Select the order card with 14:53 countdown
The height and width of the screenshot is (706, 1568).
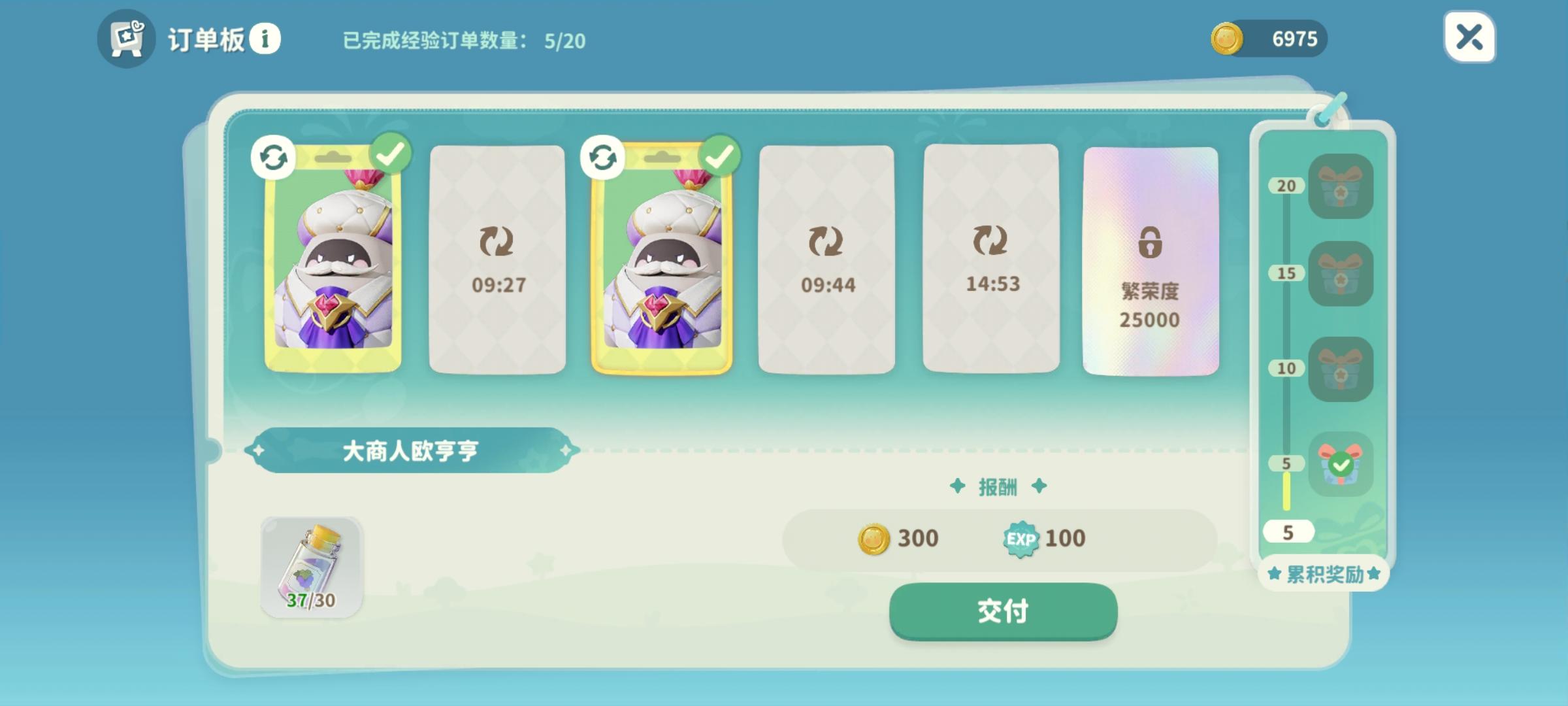tap(992, 258)
